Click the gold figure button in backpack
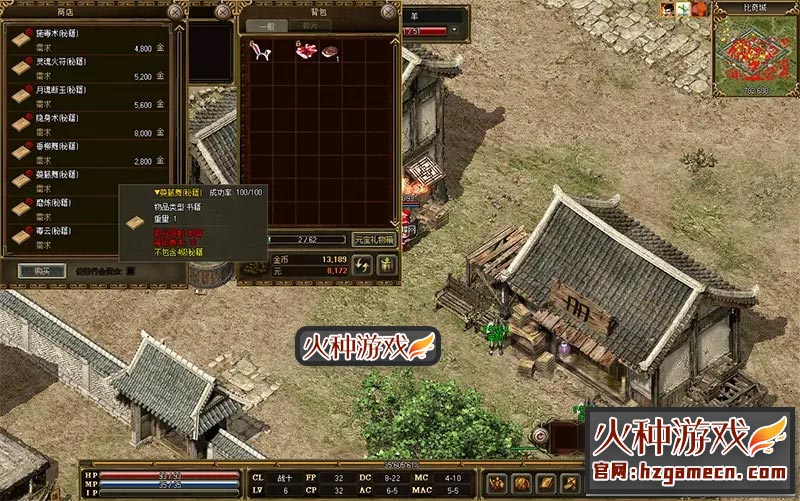Viewport: 800px width, 501px height. [x=386, y=264]
